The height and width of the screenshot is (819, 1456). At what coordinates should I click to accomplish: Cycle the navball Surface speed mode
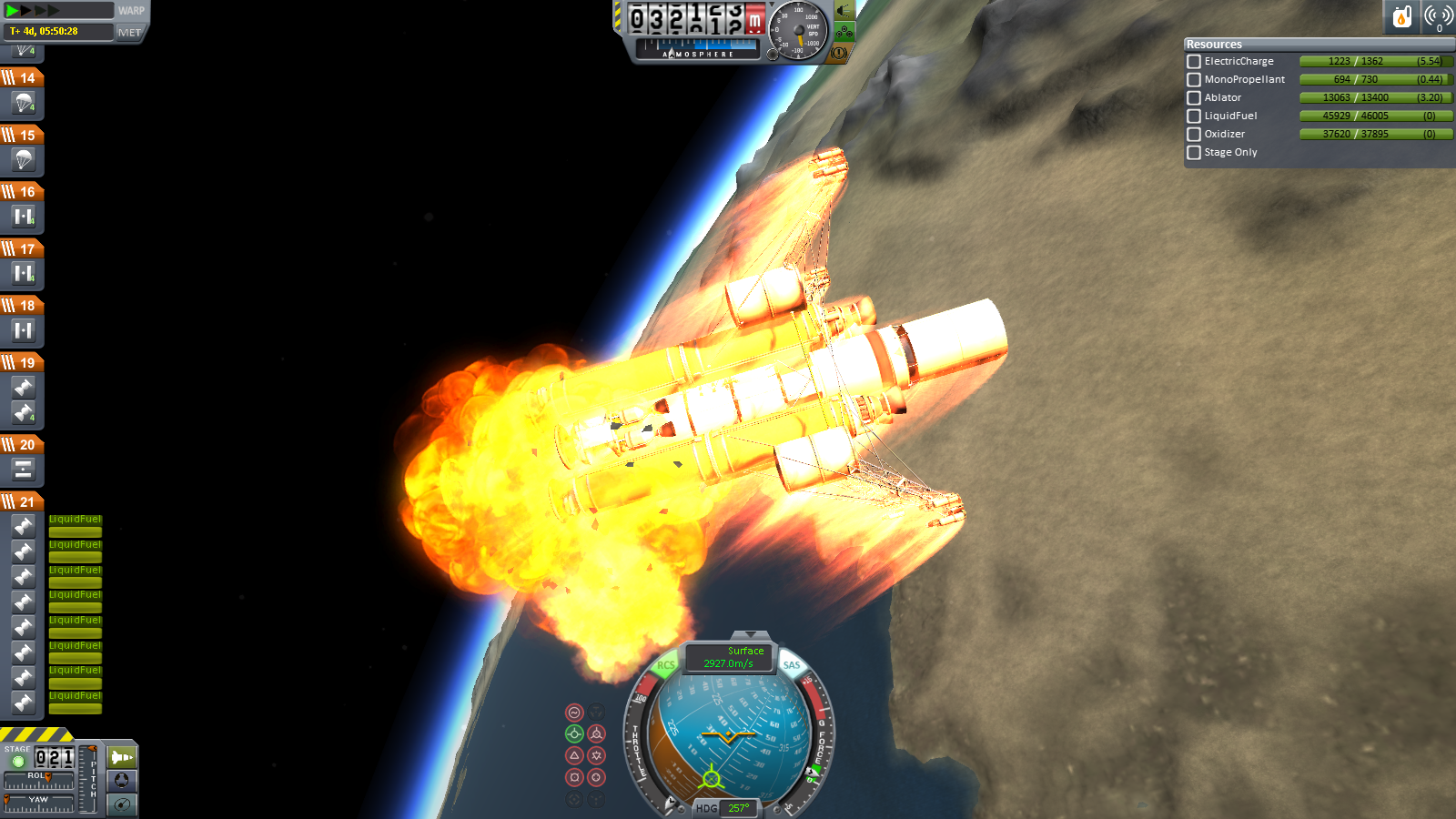730,657
